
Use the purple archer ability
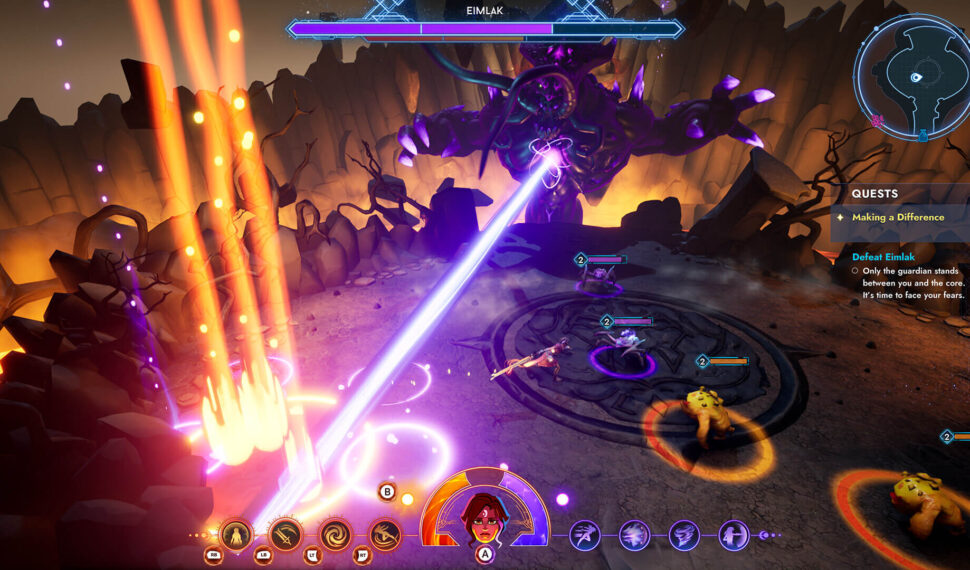[x=734, y=535]
